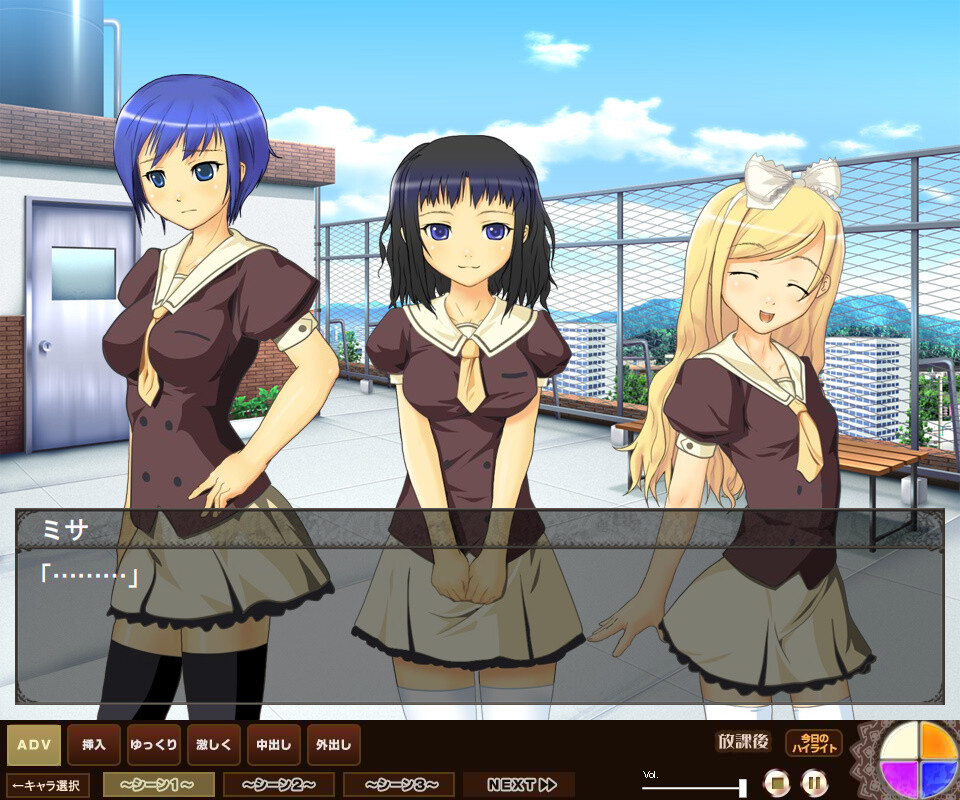Open 今日のハイライト highlights

(814, 744)
